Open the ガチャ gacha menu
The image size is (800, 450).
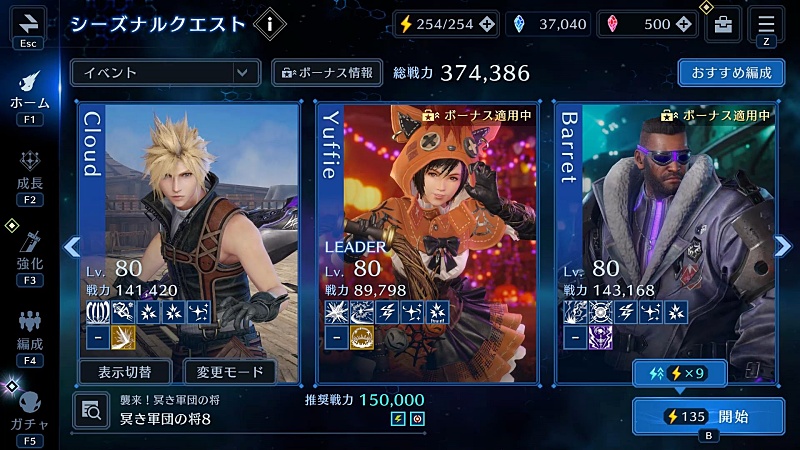(29, 410)
